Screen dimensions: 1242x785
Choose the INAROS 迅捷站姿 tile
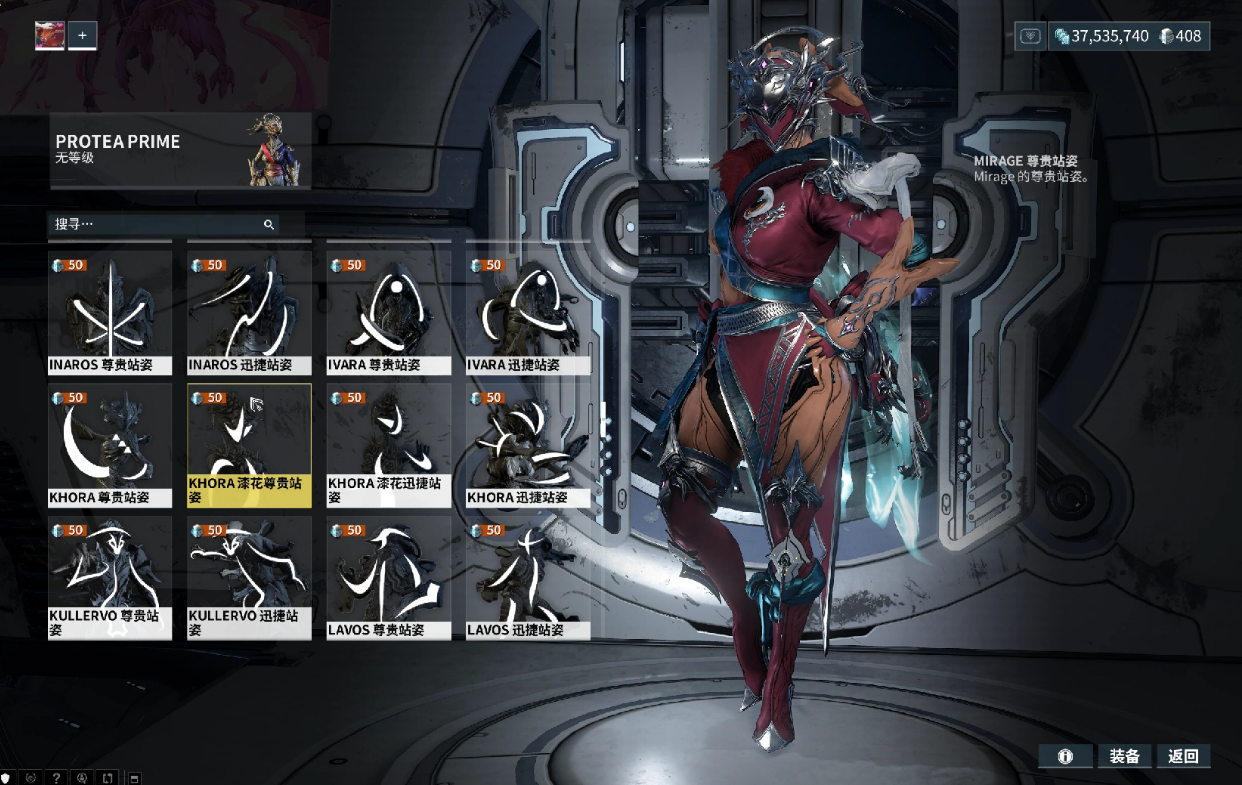[249, 312]
